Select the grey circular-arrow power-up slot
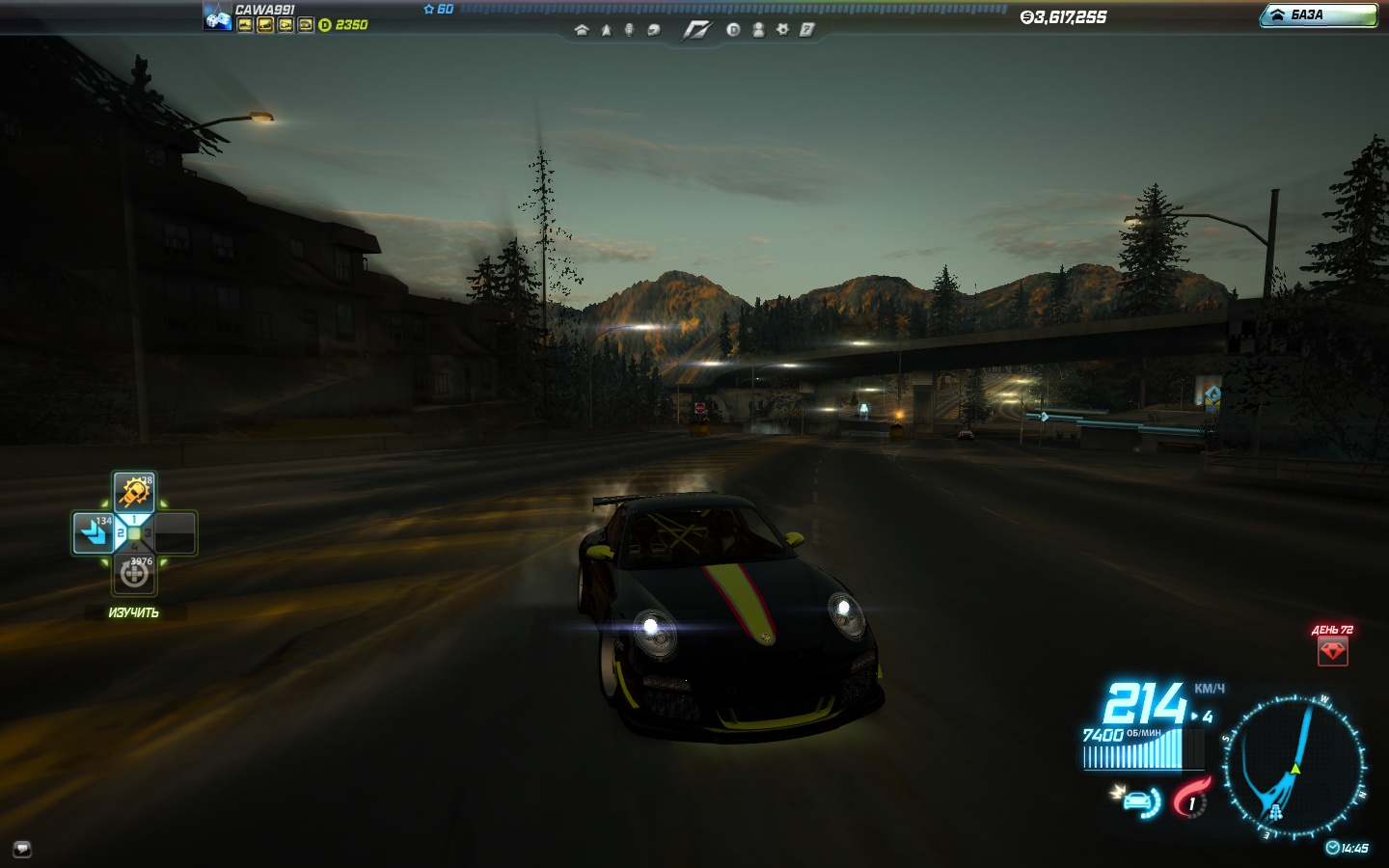This screenshot has width=1389, height=868. coord(134,574)
